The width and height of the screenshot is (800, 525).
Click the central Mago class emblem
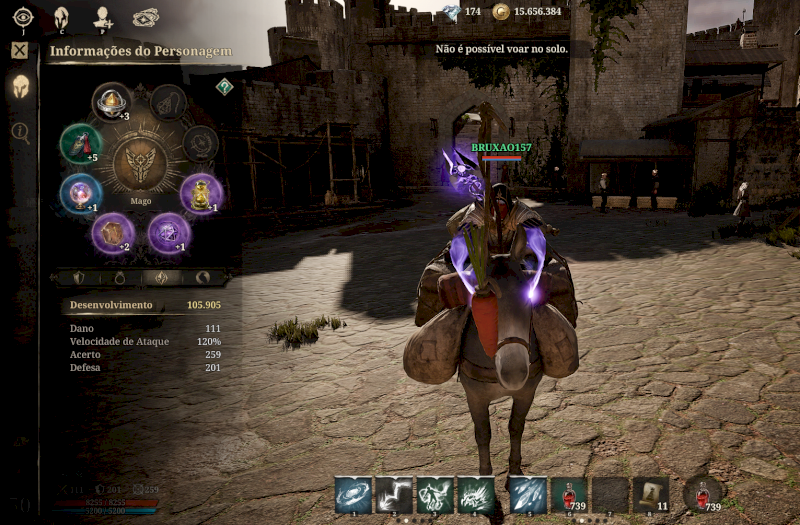[140, 165]
